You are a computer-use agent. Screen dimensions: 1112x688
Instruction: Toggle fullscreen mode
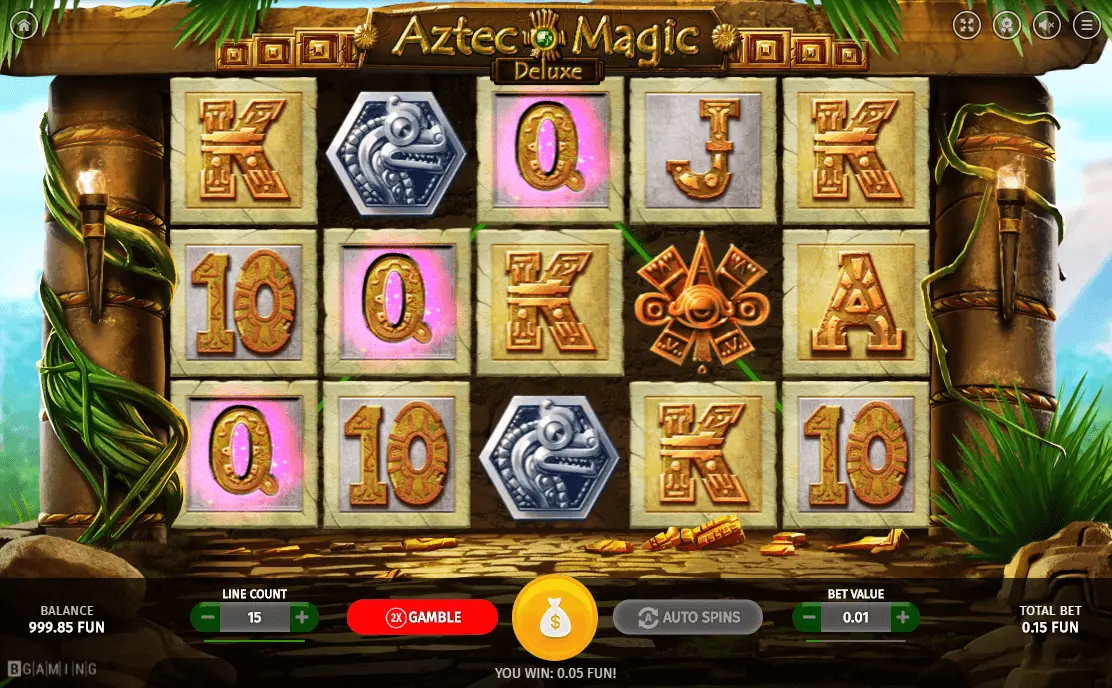click(965, 25)
